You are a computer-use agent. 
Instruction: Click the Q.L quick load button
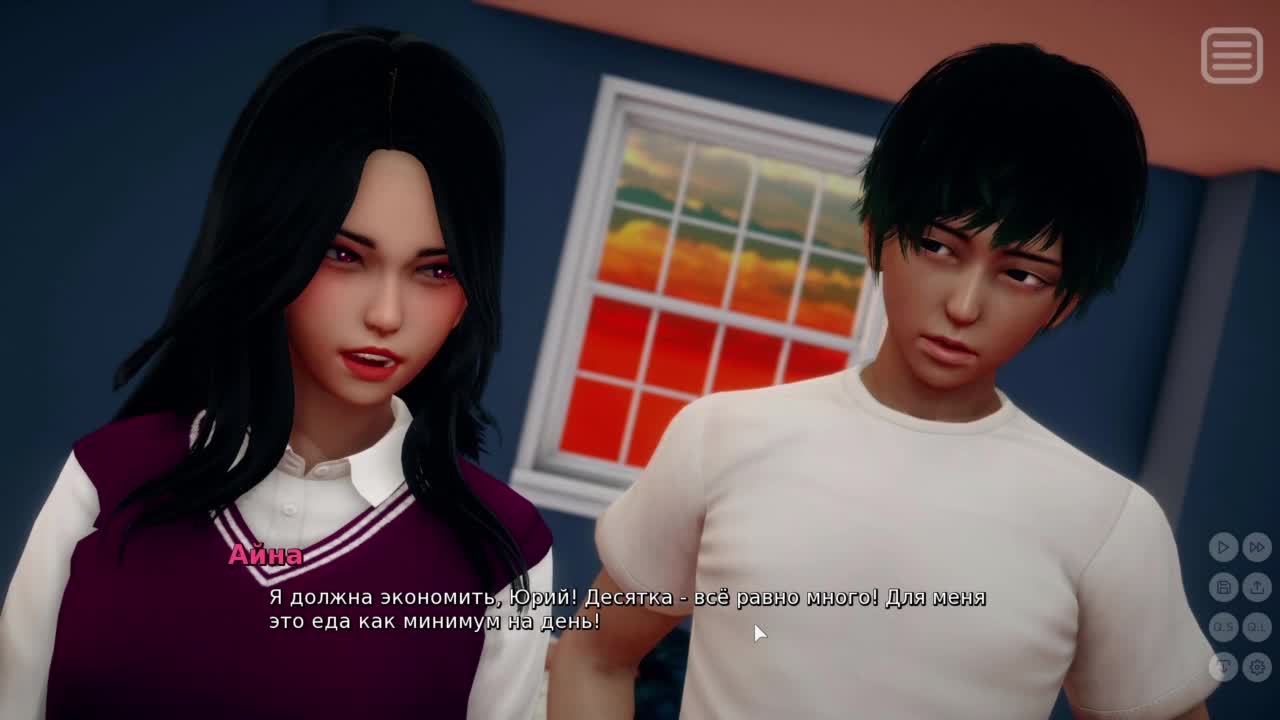pyautogui.click(x=1257, y=627)
